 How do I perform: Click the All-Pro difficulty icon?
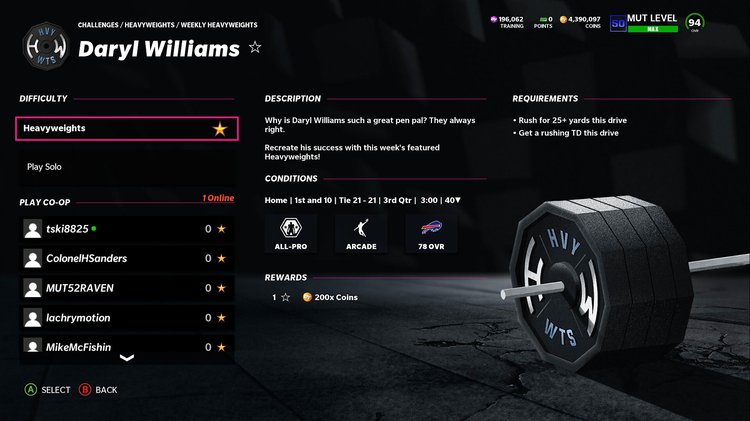pos(292,233)
